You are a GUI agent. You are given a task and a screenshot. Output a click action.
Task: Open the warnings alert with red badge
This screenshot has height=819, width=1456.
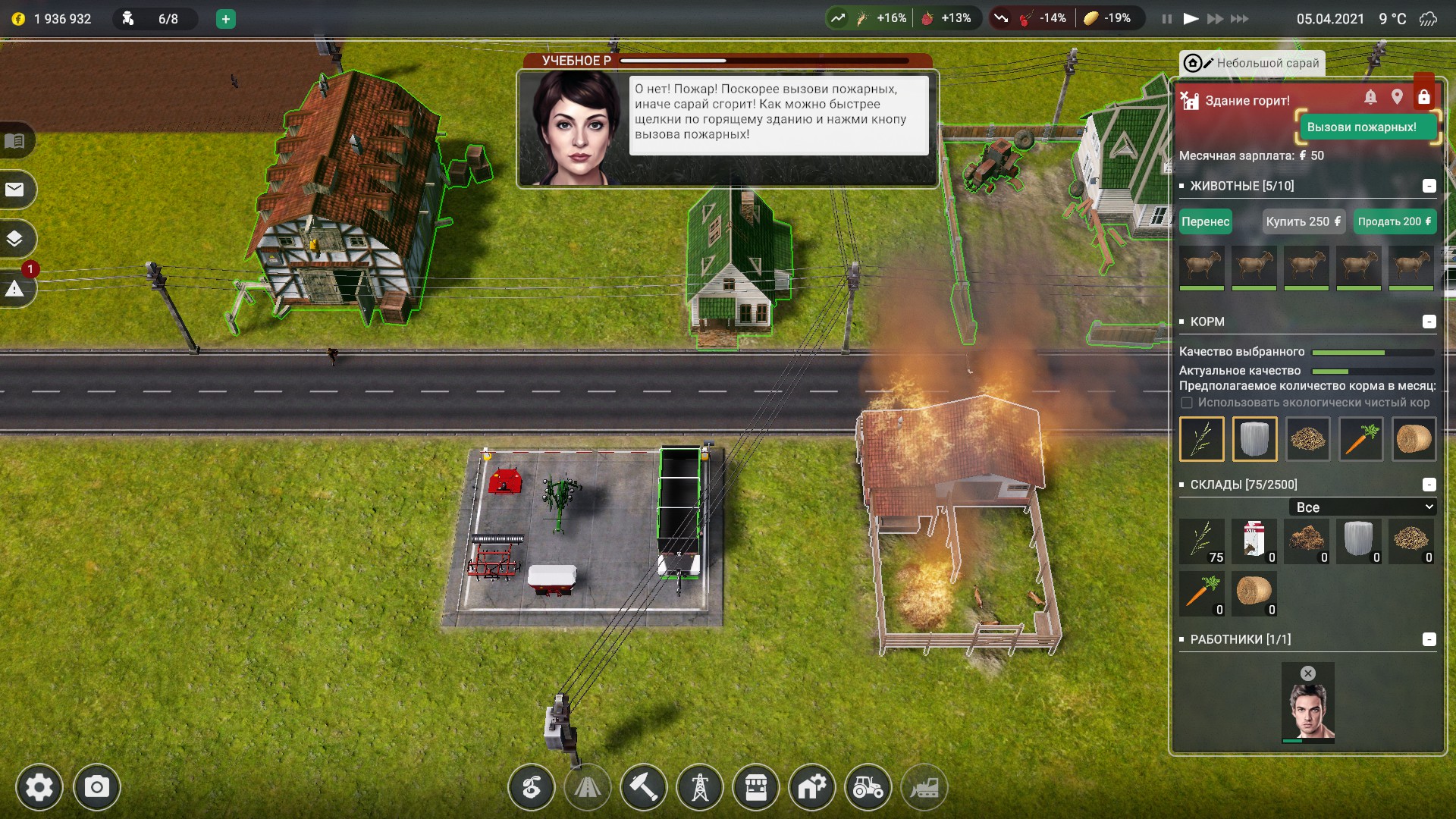15,288
